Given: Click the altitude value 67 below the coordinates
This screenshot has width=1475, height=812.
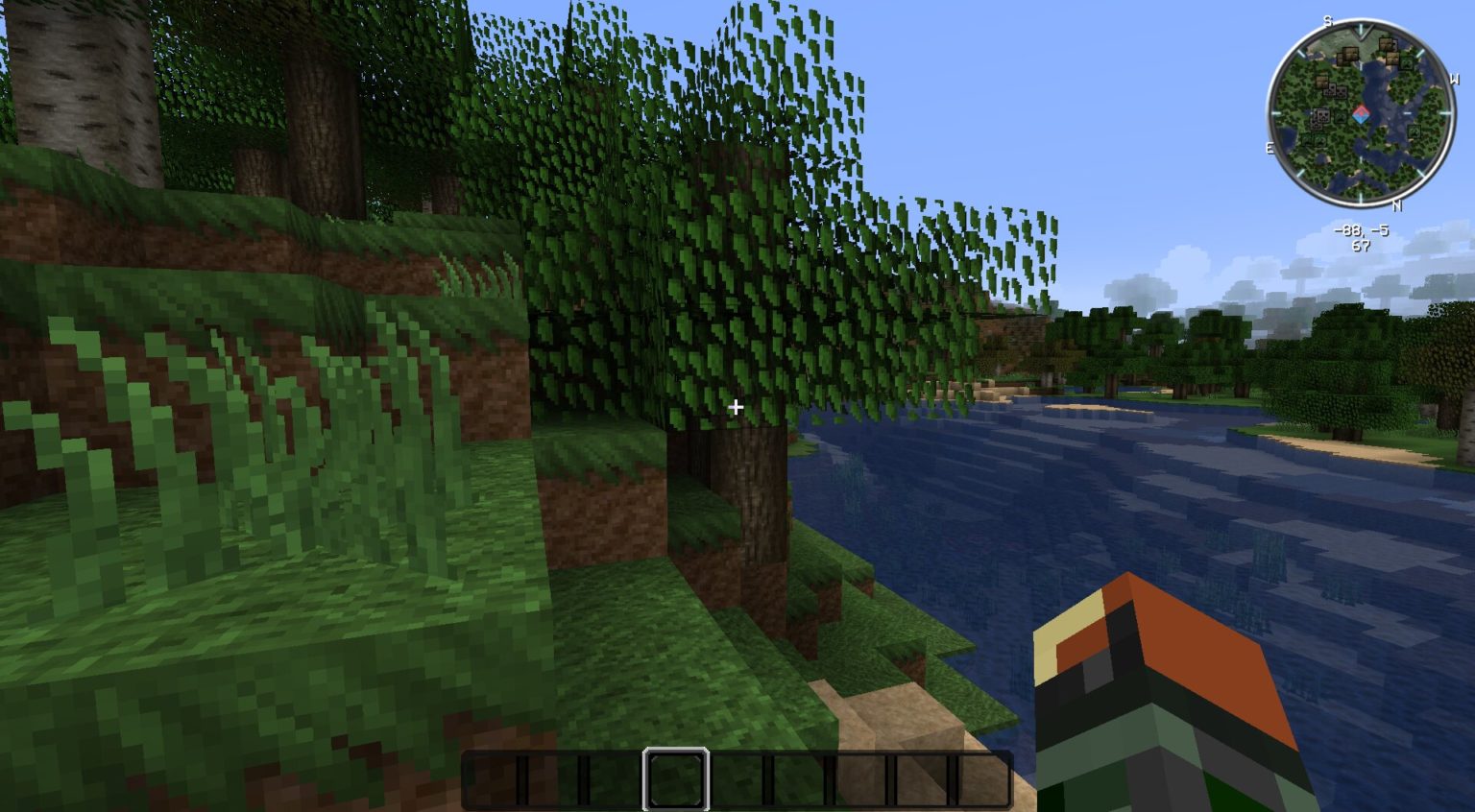Looking at the screenshot, I should [1362, 245].
